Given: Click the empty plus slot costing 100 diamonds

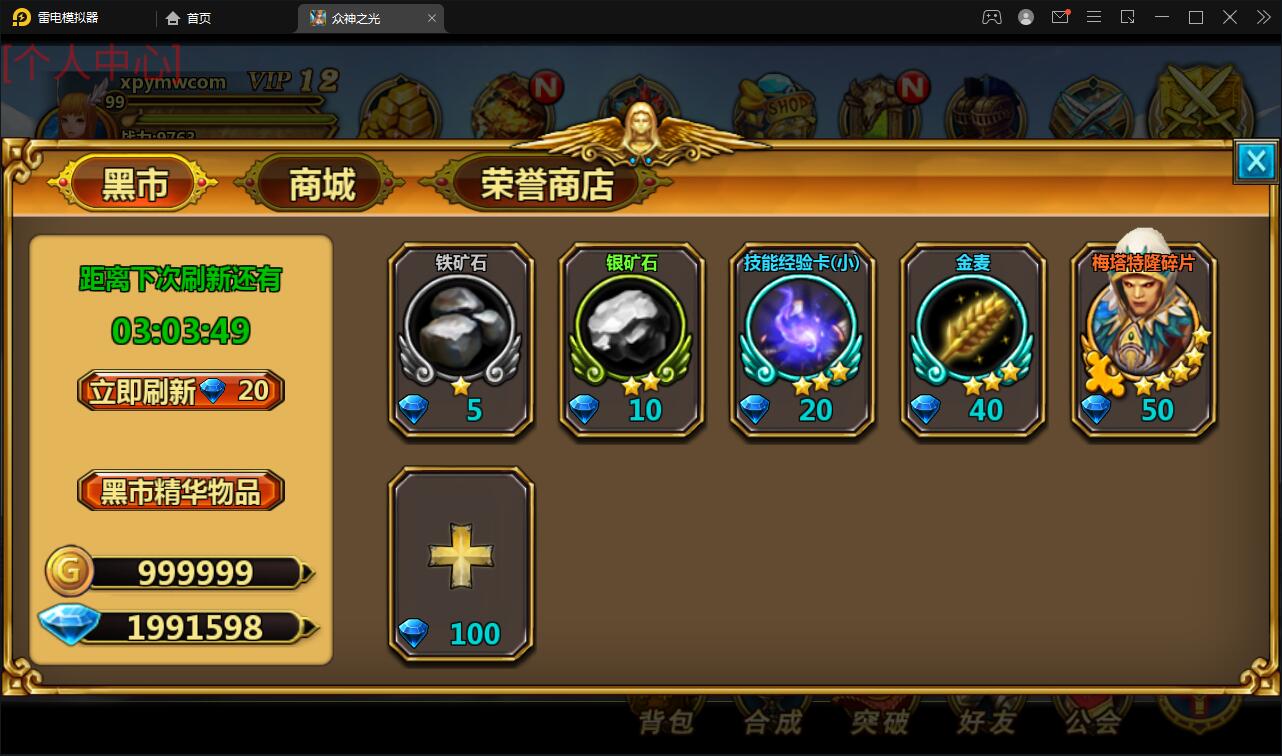Looking at the screenshot, I should pyautogui.click(x=461, y=555).
